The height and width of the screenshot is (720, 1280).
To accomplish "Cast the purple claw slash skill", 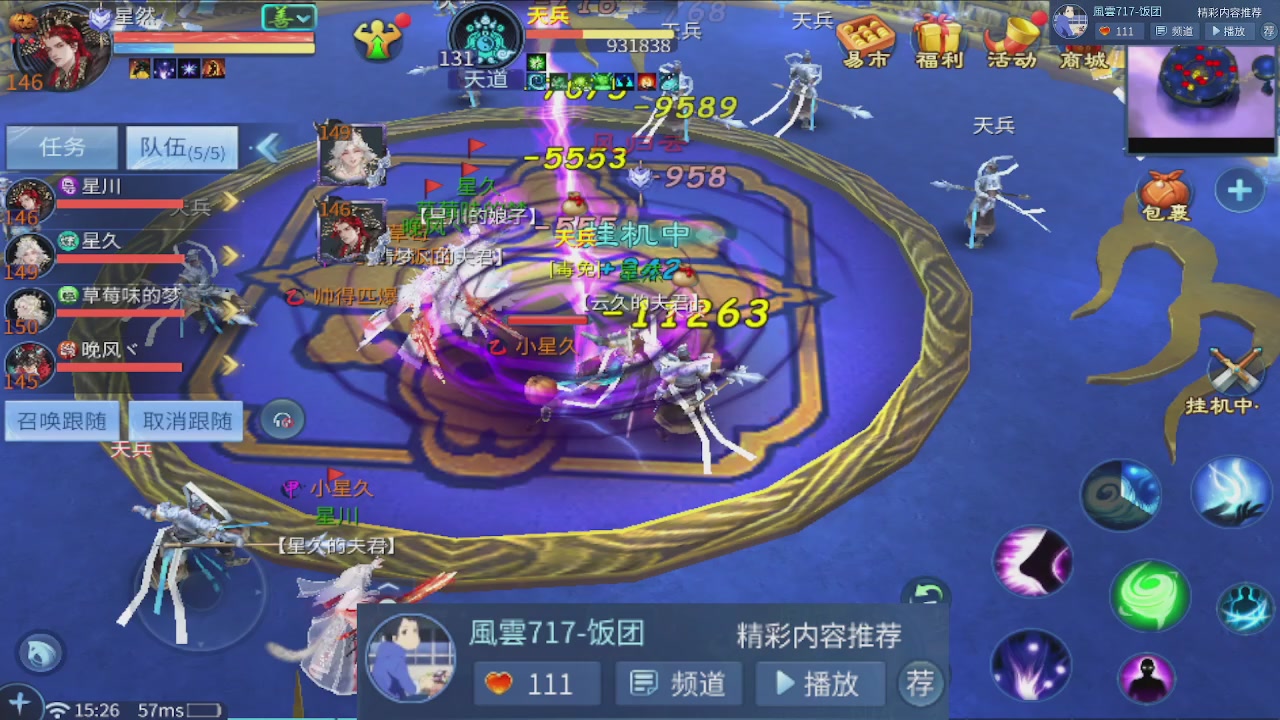I will click(x=1032, y=563).
